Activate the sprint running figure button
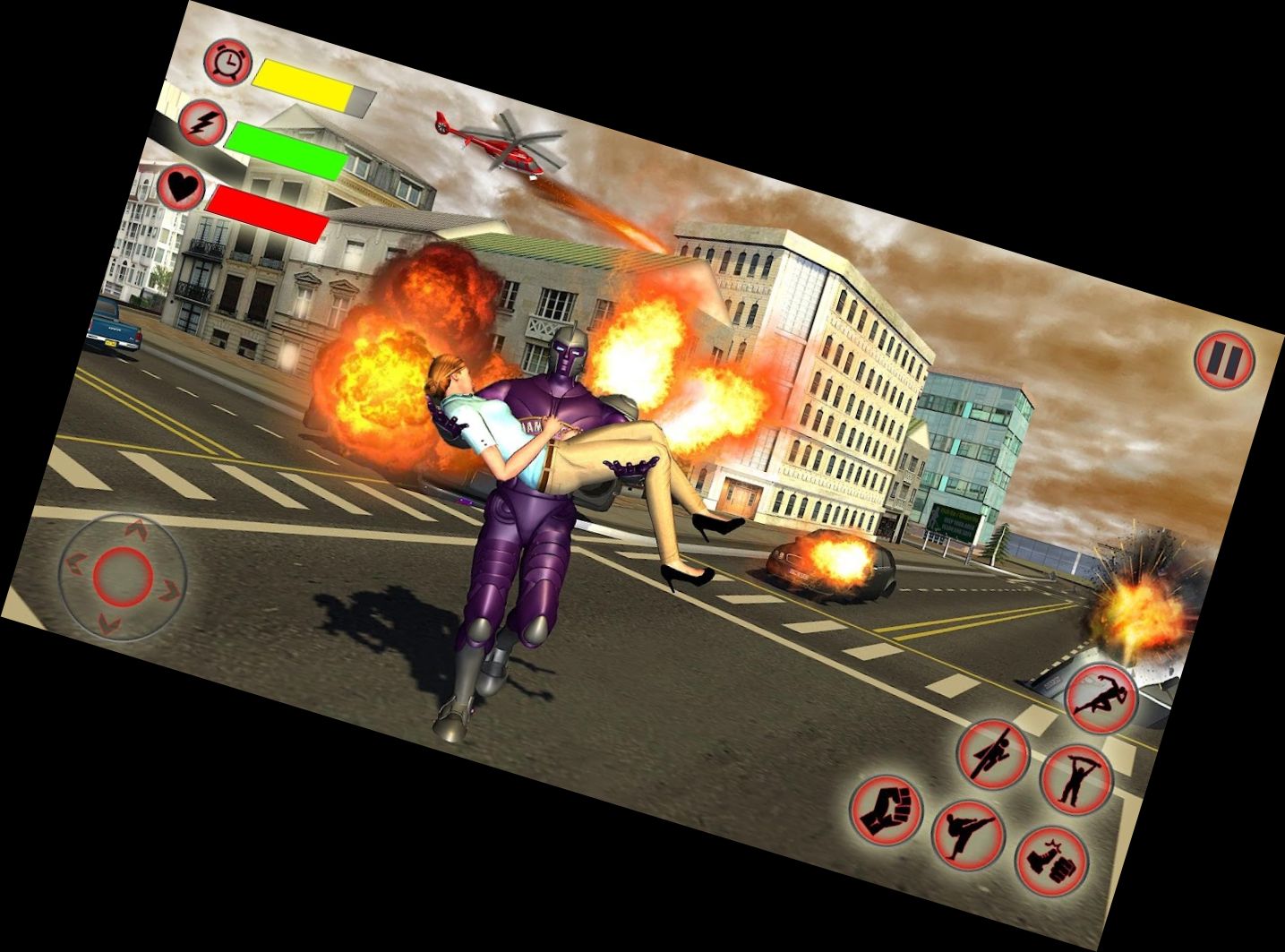Screen dimensions: 1285x952 pyautogui.click(x=1101, y=698)
